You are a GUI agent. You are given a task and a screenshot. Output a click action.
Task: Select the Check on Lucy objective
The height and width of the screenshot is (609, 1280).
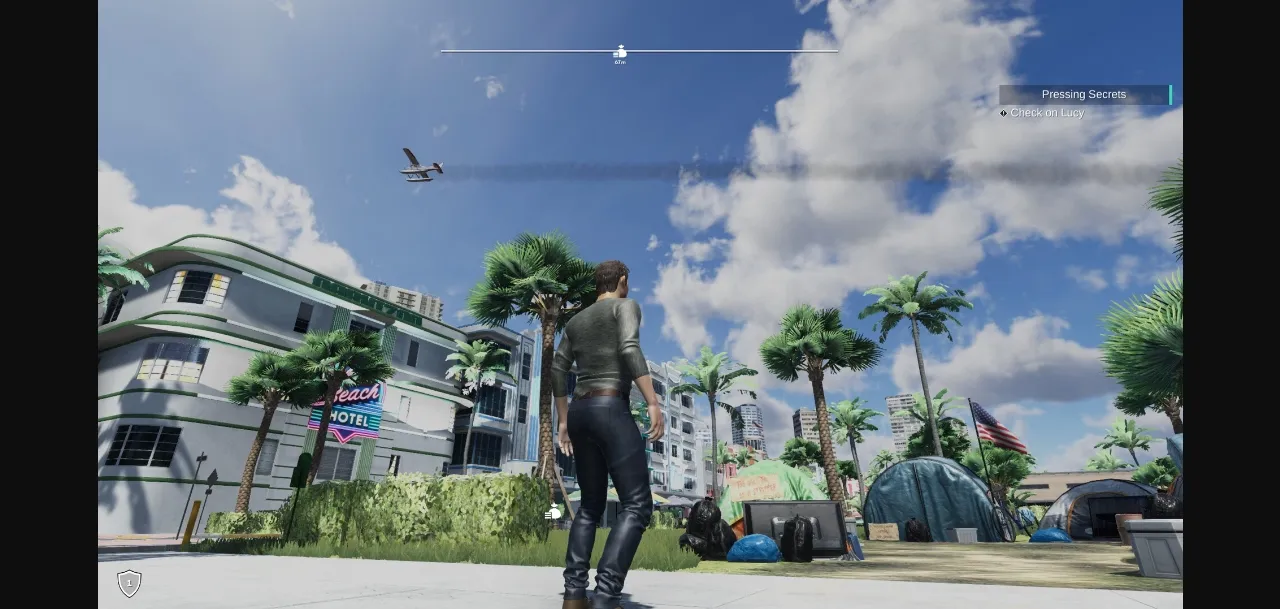pos(1046,113)
